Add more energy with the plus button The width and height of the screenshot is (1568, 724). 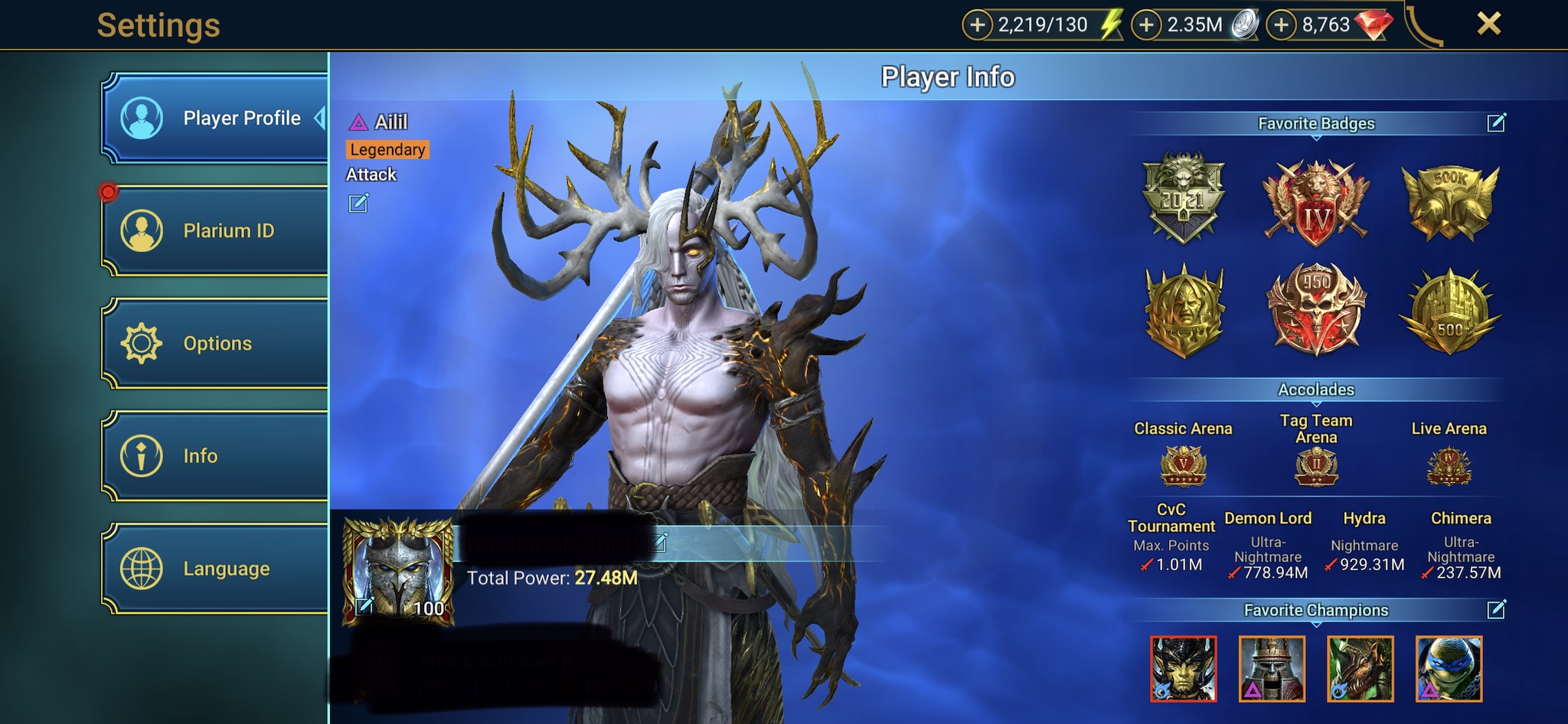977,25
